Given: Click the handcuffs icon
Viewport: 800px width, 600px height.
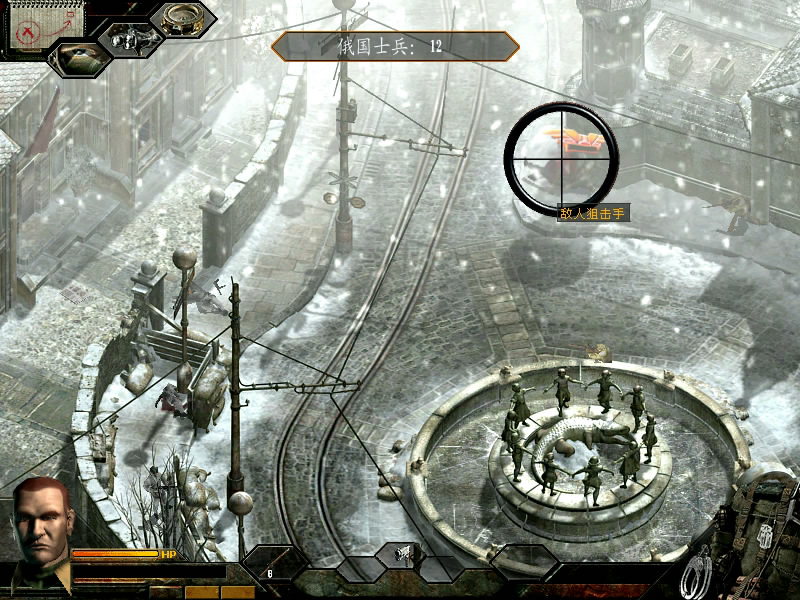Looking at the screenshot, I should pyautogui.click(x=698, y=572).
